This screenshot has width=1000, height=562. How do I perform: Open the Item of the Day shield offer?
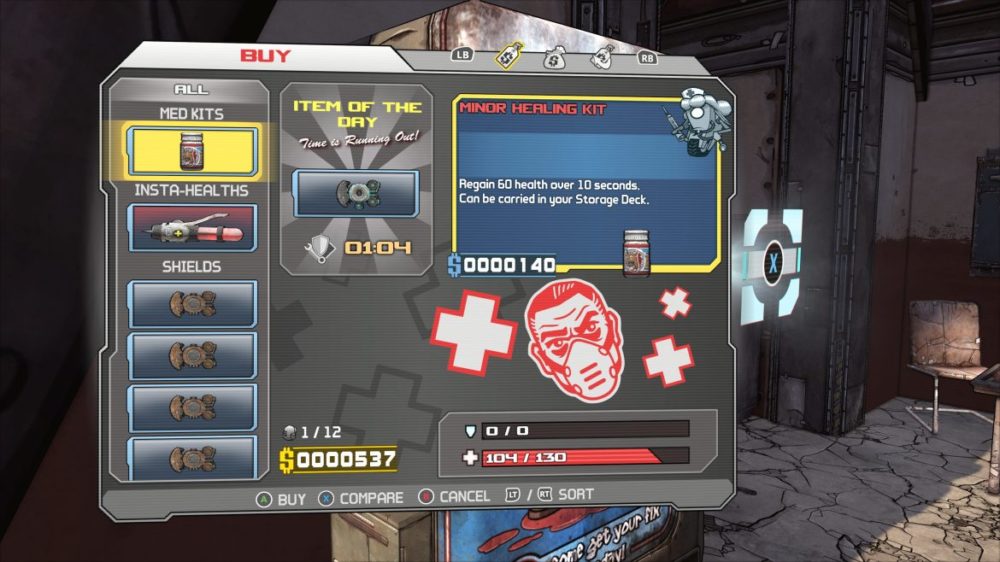pyautogui.click(x=355, y=193)
